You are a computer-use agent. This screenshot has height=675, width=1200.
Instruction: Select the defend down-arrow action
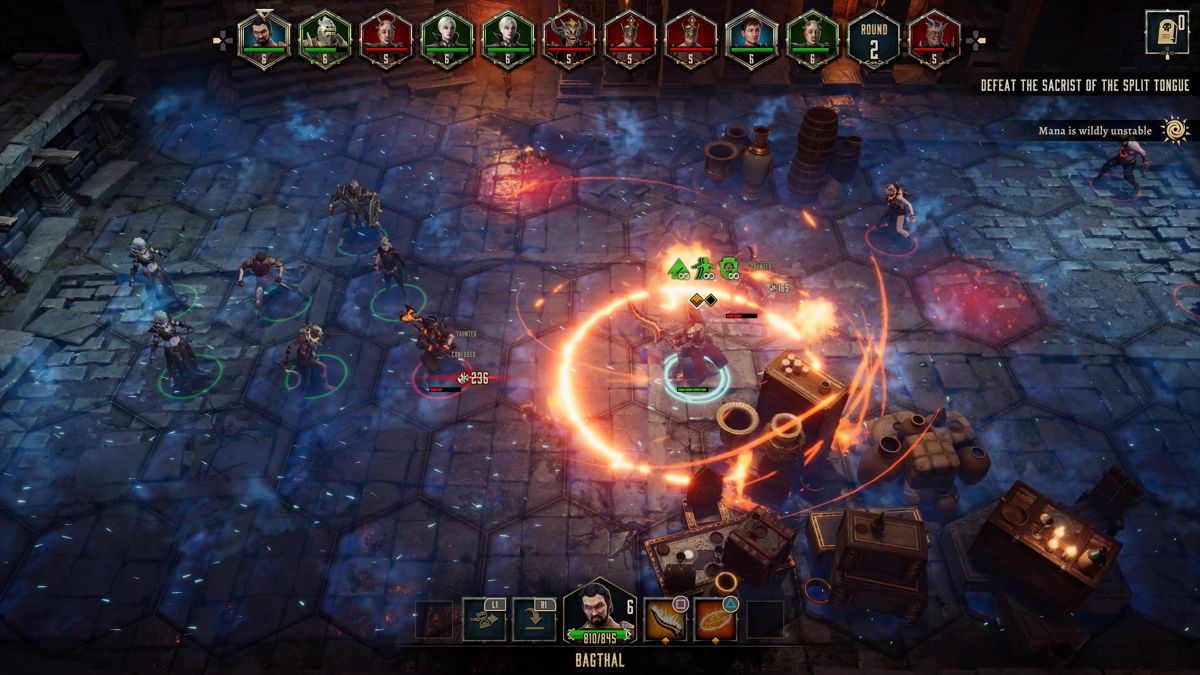(534, 620)
